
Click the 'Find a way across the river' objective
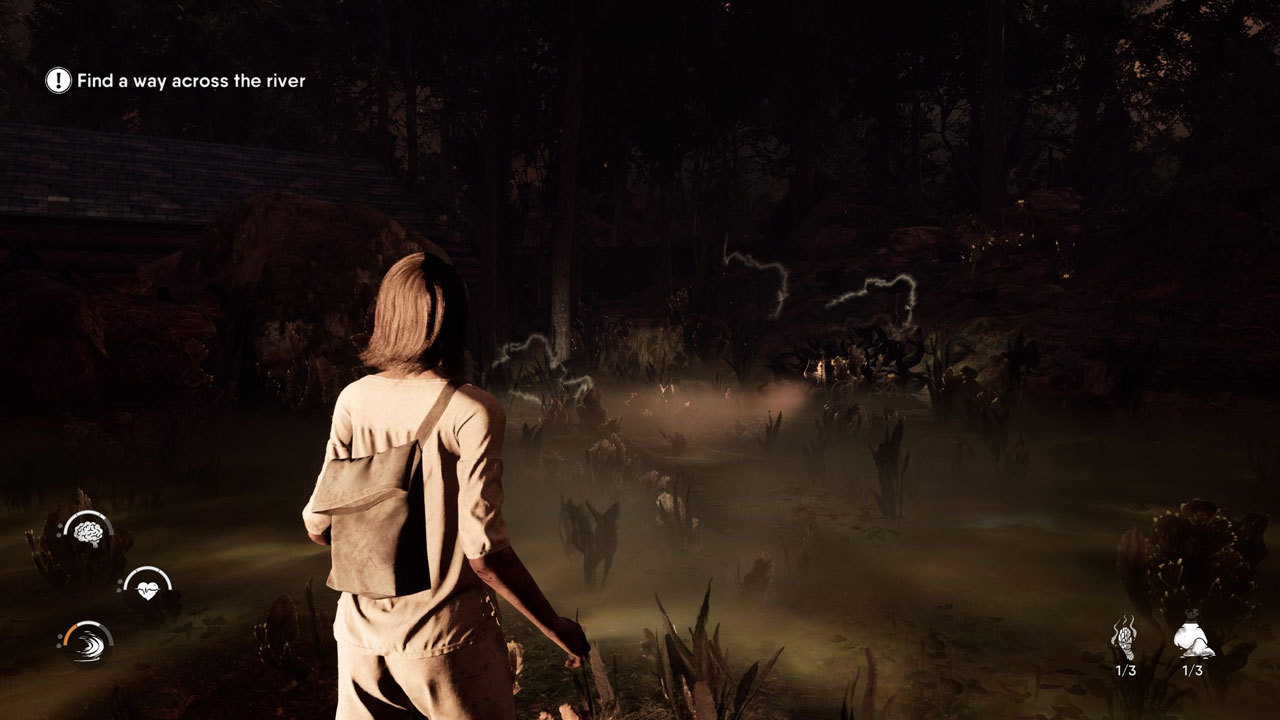click(190, 81)
